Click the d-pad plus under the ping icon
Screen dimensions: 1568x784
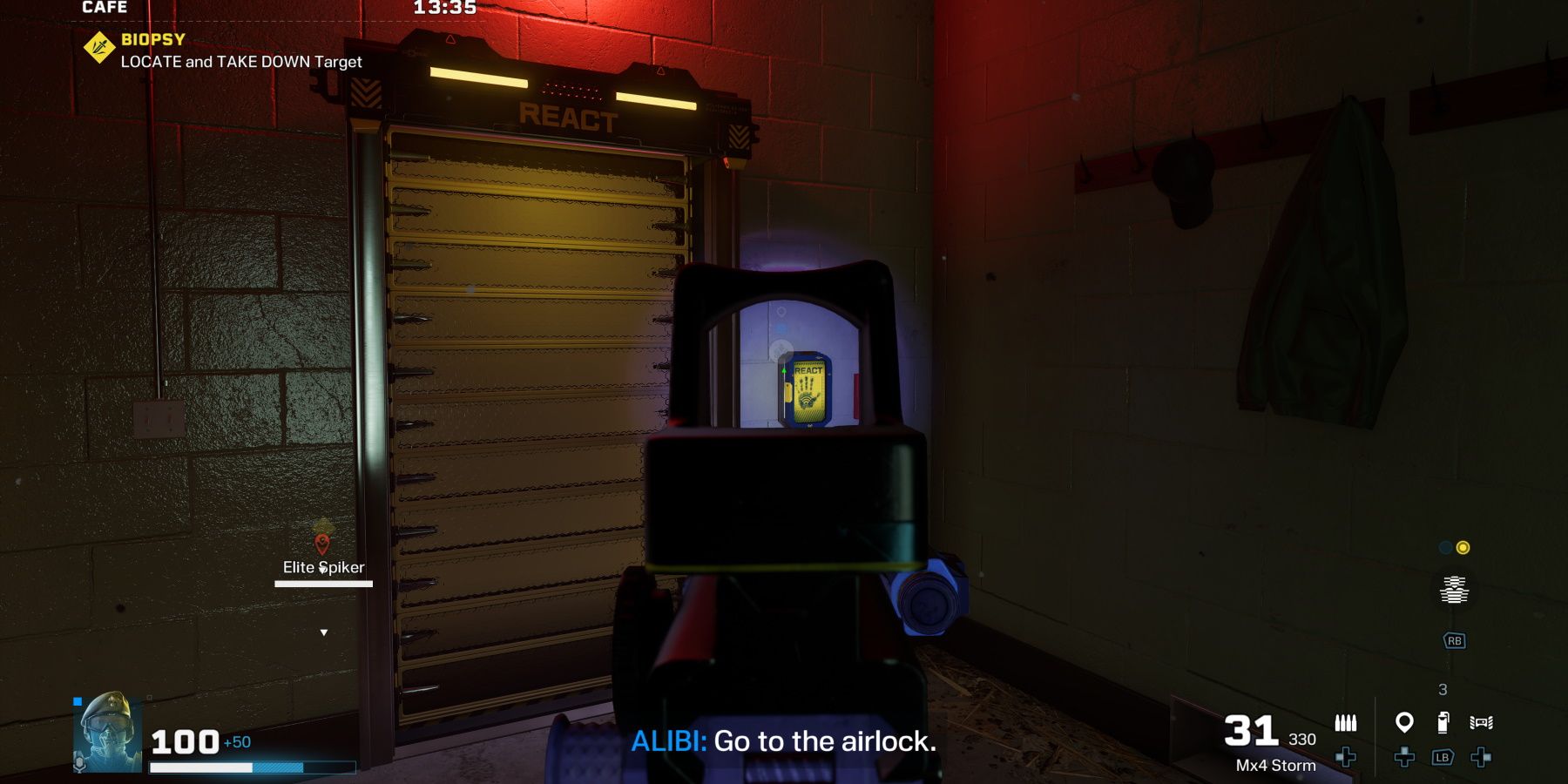(1405, 758)
